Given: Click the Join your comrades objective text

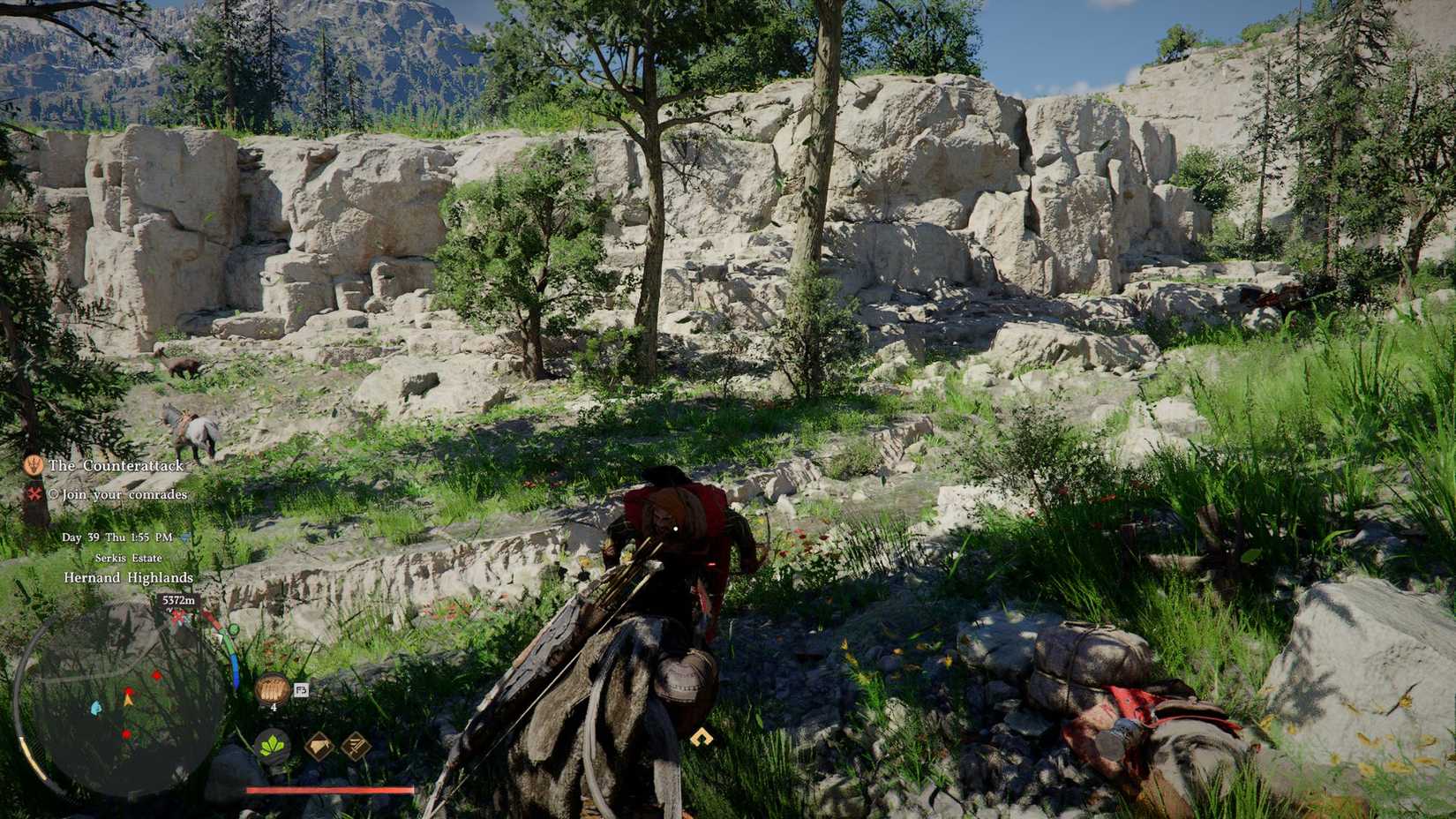Looking at the screenshot, I should point(124,494).
